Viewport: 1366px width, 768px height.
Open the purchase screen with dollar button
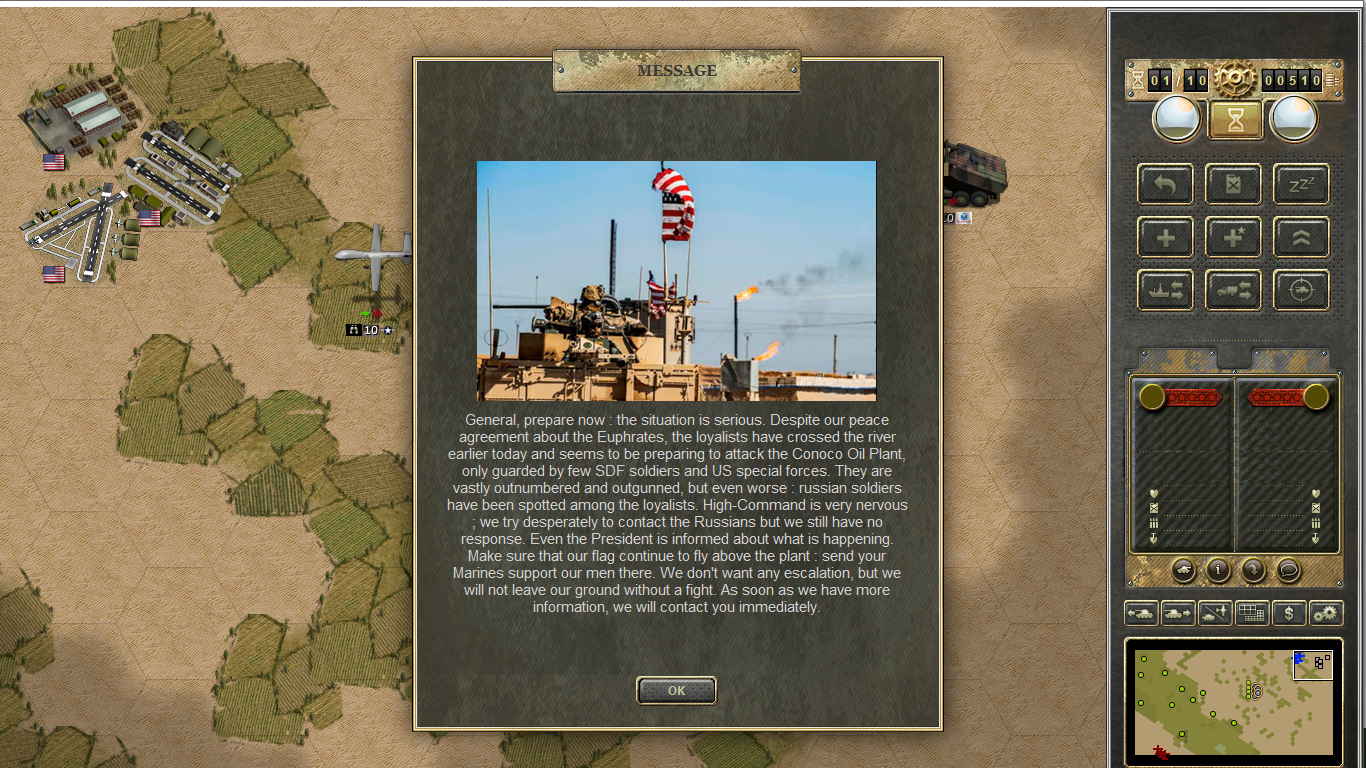pos(1289,613)
